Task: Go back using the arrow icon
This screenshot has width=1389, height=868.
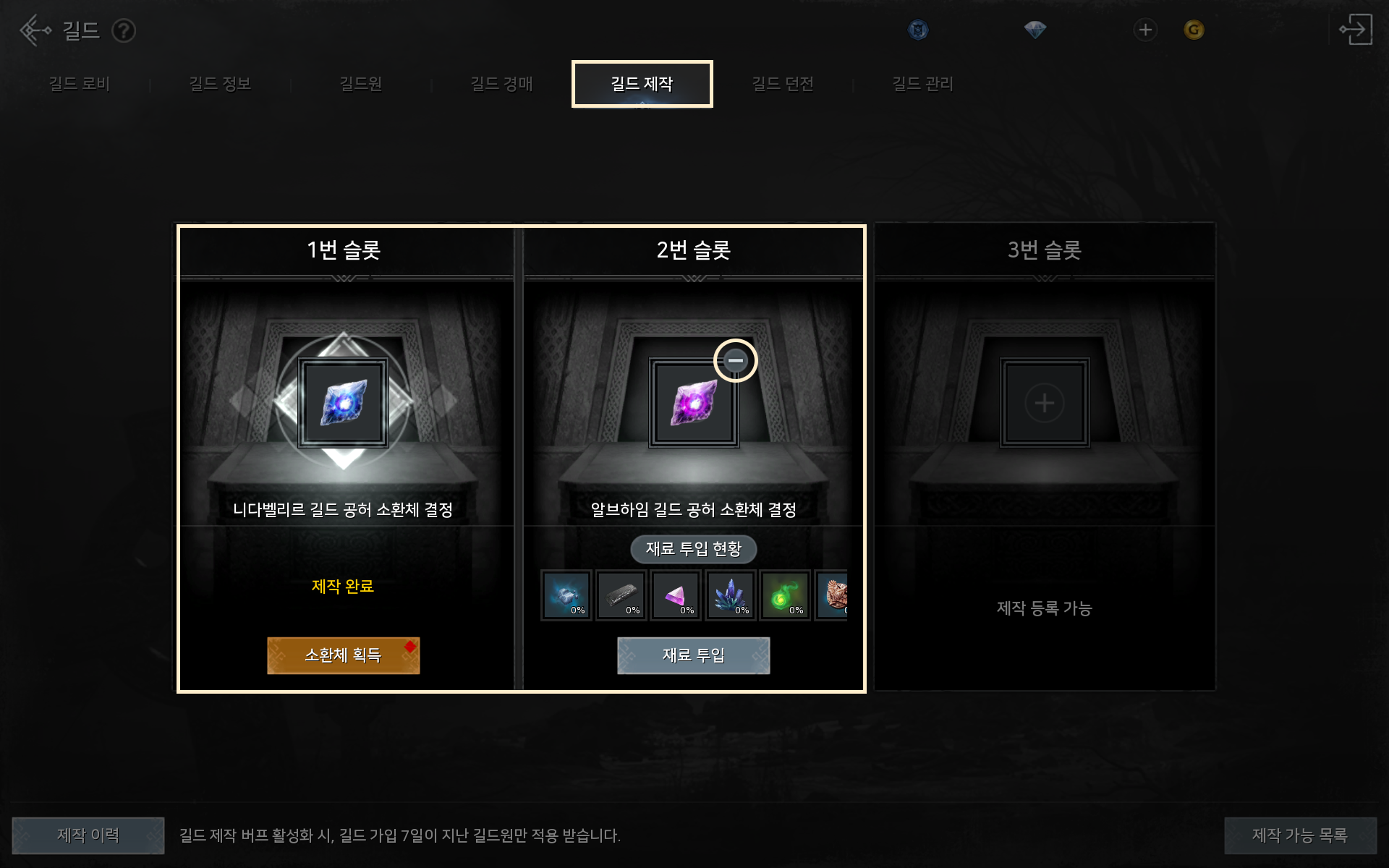Action: 34,30
